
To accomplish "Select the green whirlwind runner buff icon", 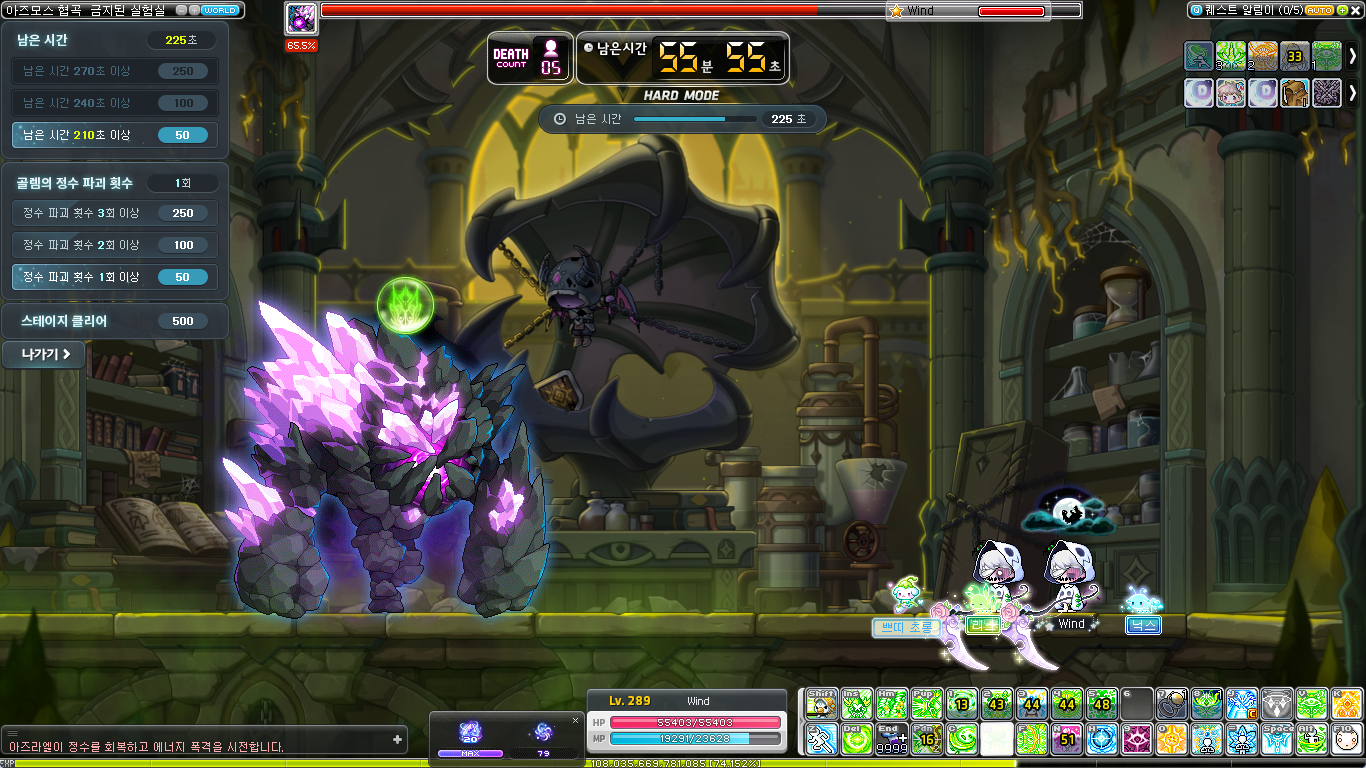I will coord(1199,56).
